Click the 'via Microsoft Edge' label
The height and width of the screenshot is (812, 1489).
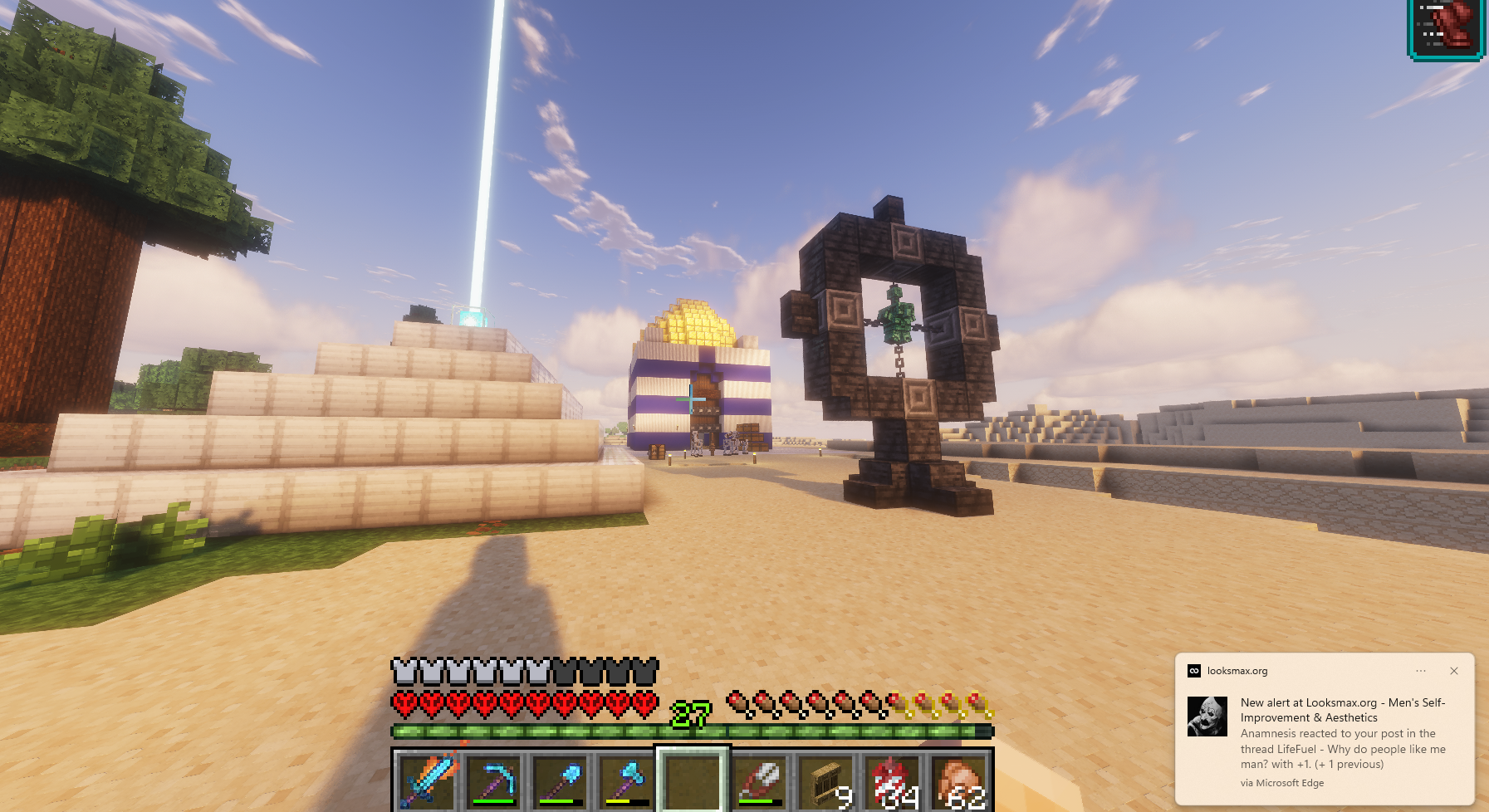tap(1283, 782)
